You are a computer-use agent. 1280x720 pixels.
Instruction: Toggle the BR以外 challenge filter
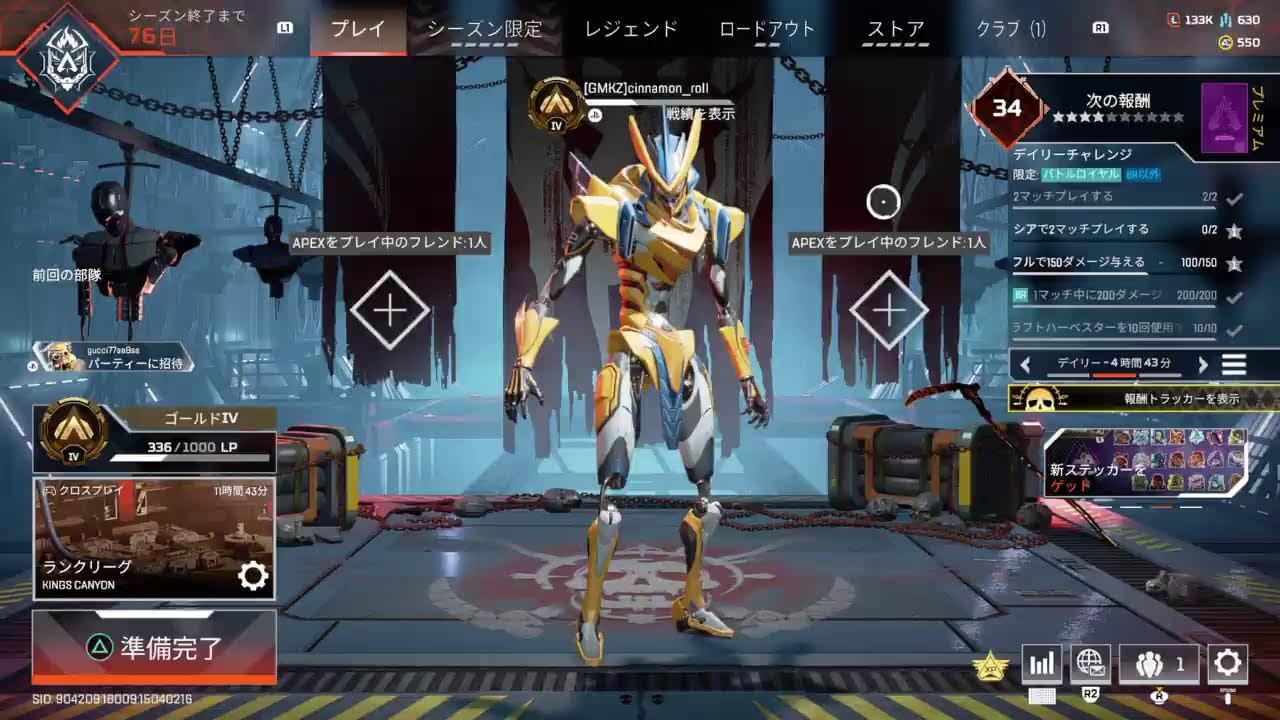pyautogui.click(x=1143, y=174)
